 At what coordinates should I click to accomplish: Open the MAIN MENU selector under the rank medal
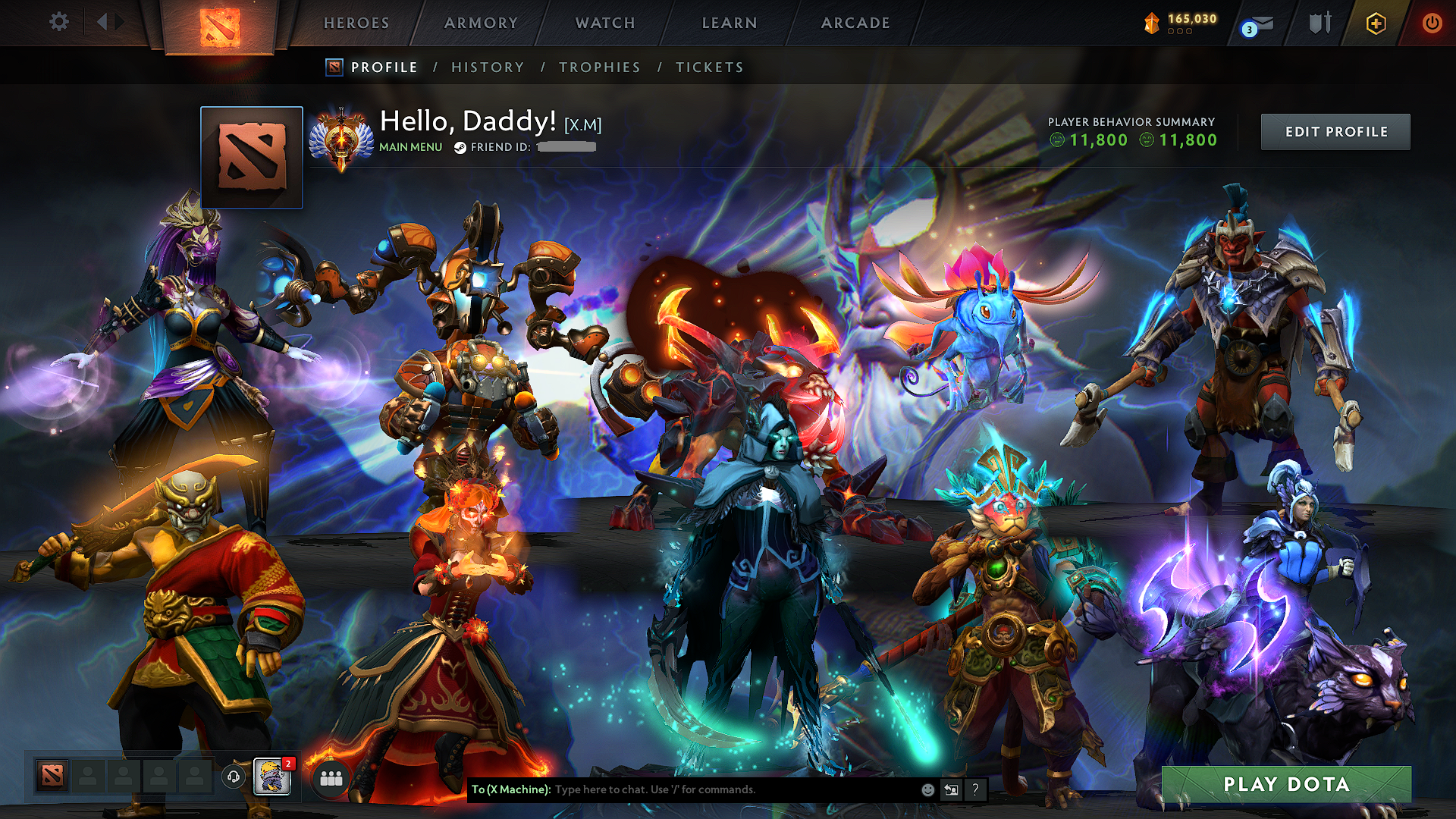(x=409, y=147)
